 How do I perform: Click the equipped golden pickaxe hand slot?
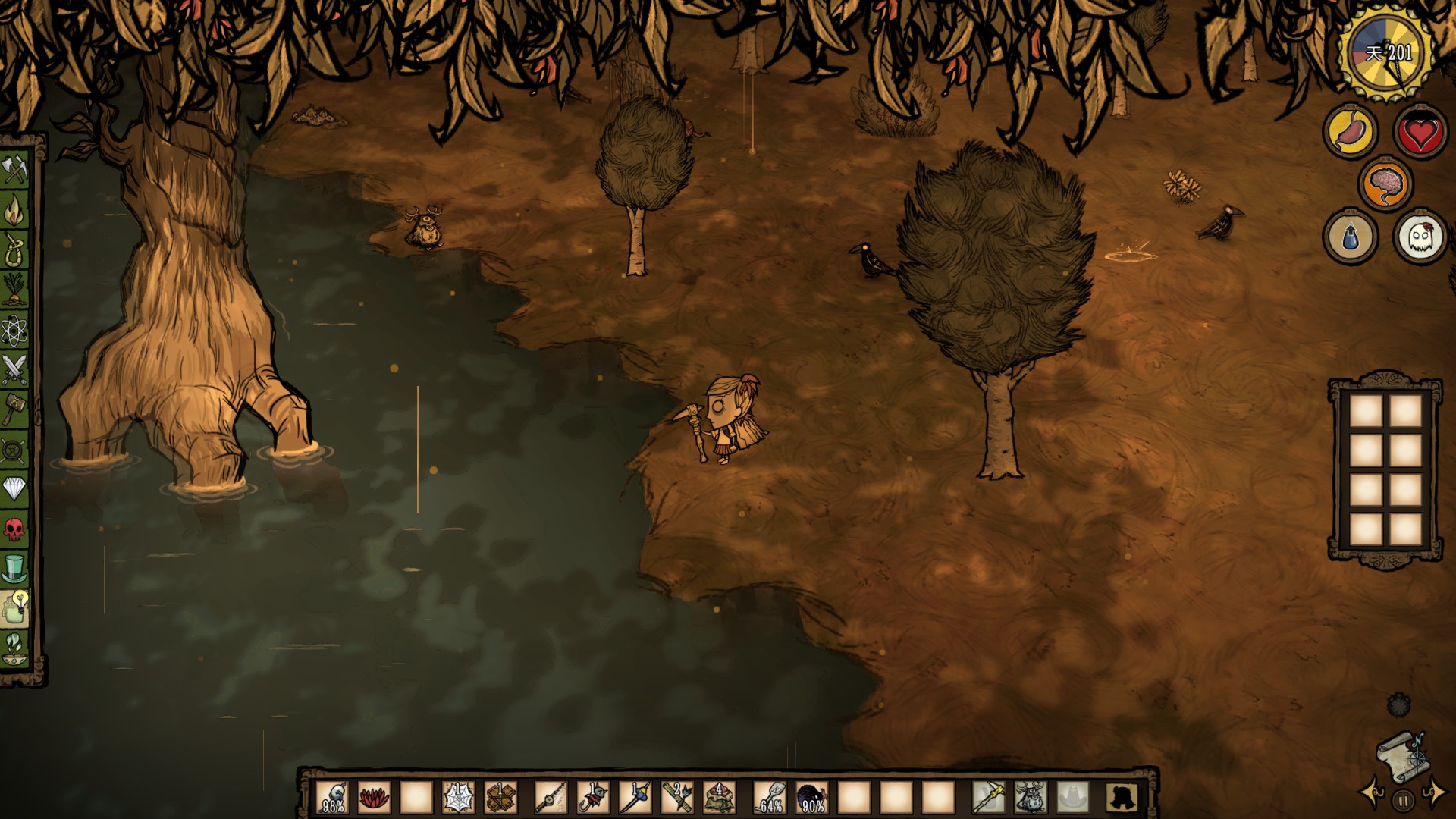coord(988,798)
